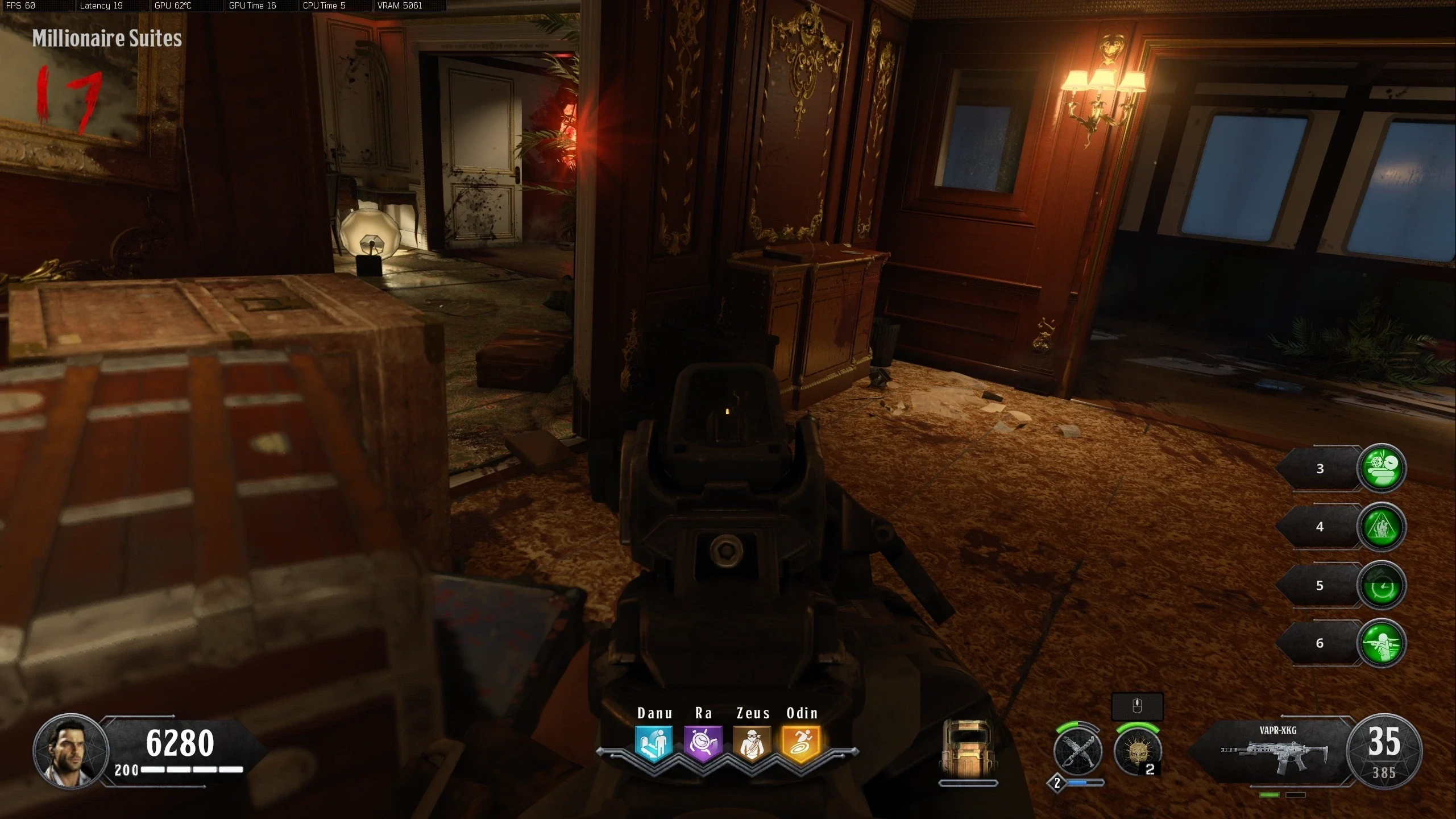Image resolution: width=1456 pixels, height=819 pixels.
Task: Choose the orange Odin perk icon
Action: point(802,743)
